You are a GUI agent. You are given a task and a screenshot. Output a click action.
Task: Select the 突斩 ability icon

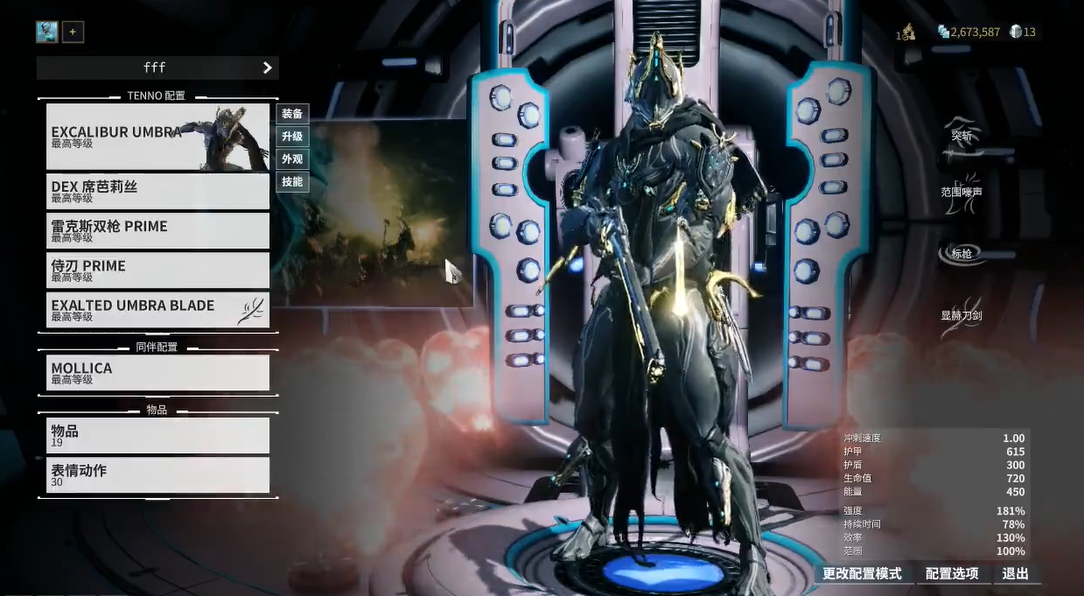[x=962, y=136]
